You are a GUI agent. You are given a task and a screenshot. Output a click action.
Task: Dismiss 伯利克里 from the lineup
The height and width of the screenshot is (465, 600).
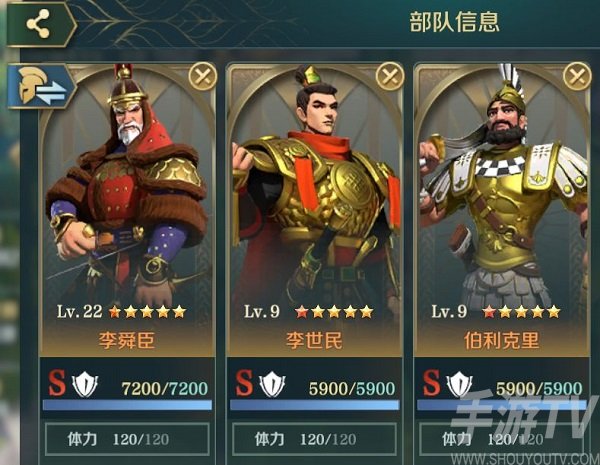576,75
